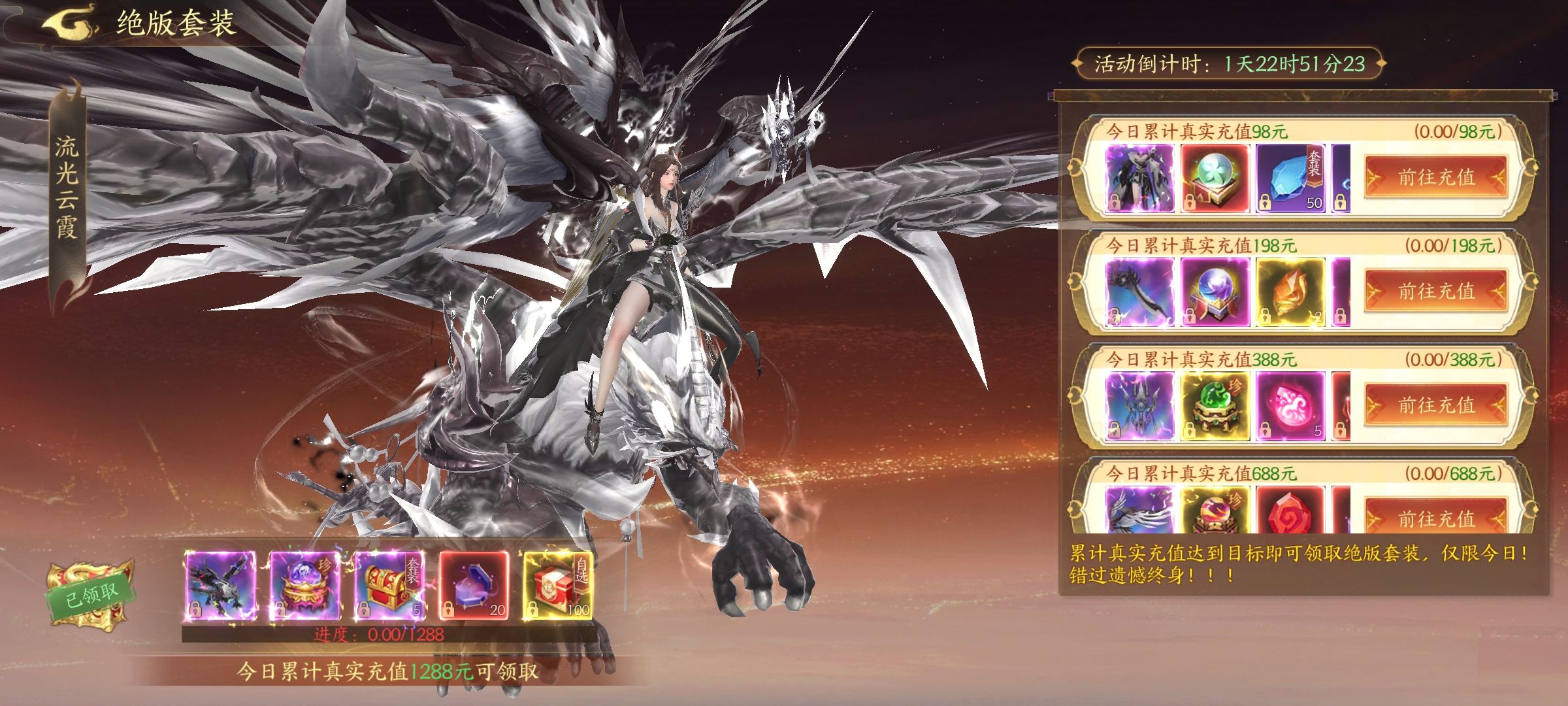The width and height of the screenshot is (1568, 706).
Task: Inspect the costume reward in 98元 tier
Action: (1139, 178)
